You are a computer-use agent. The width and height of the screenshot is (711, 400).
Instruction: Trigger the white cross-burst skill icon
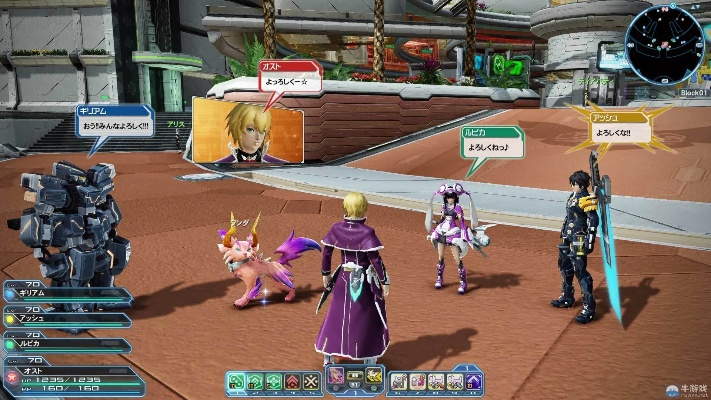311,381
